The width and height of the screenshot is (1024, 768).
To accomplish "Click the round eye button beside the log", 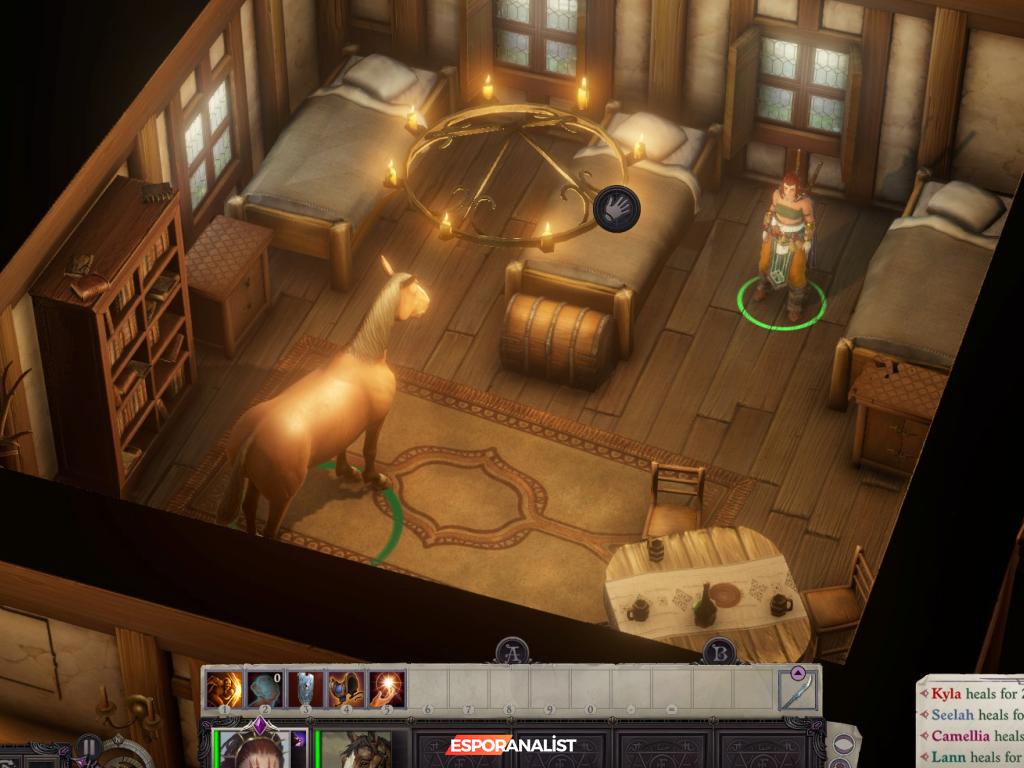I will pos(844,745).
